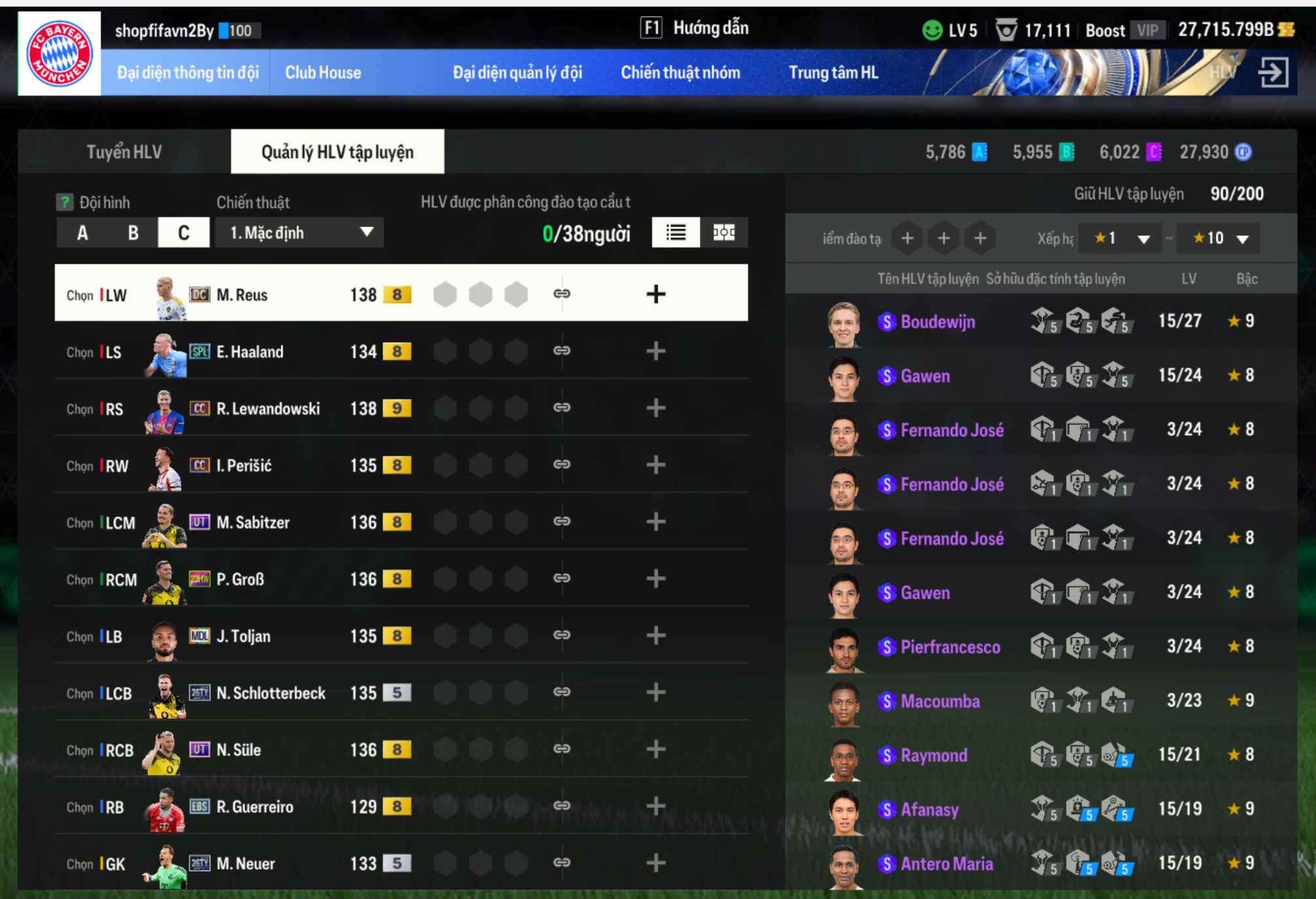Add a coach to M. Reus
The image size is (1316, 899).
(x=655, y=294)
